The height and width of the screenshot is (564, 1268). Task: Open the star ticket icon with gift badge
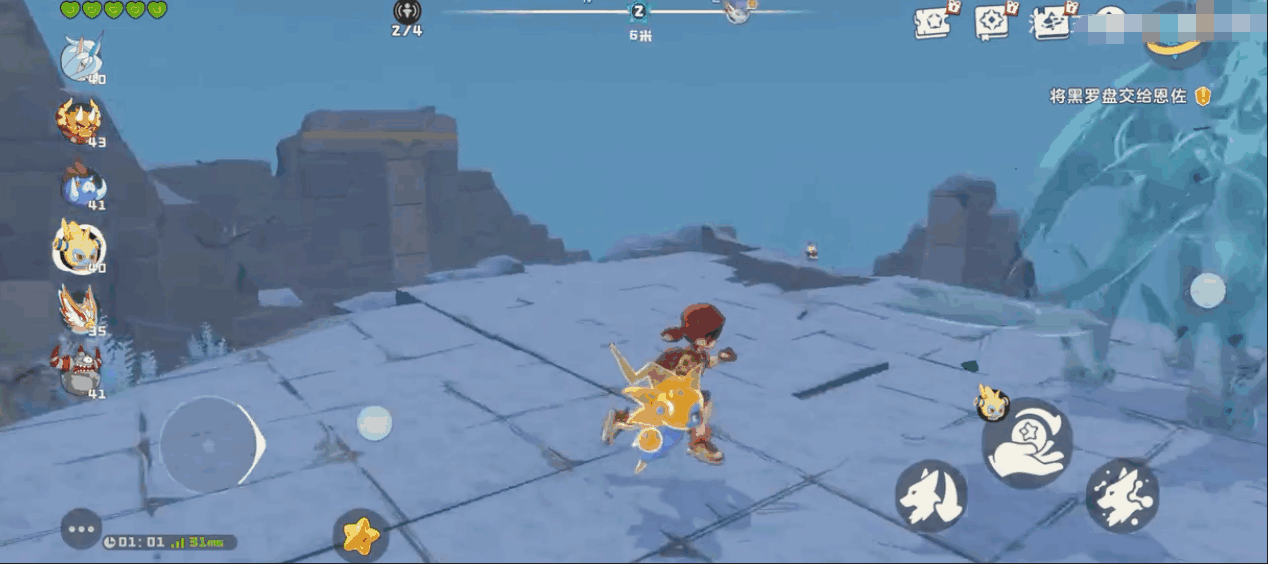934,22
